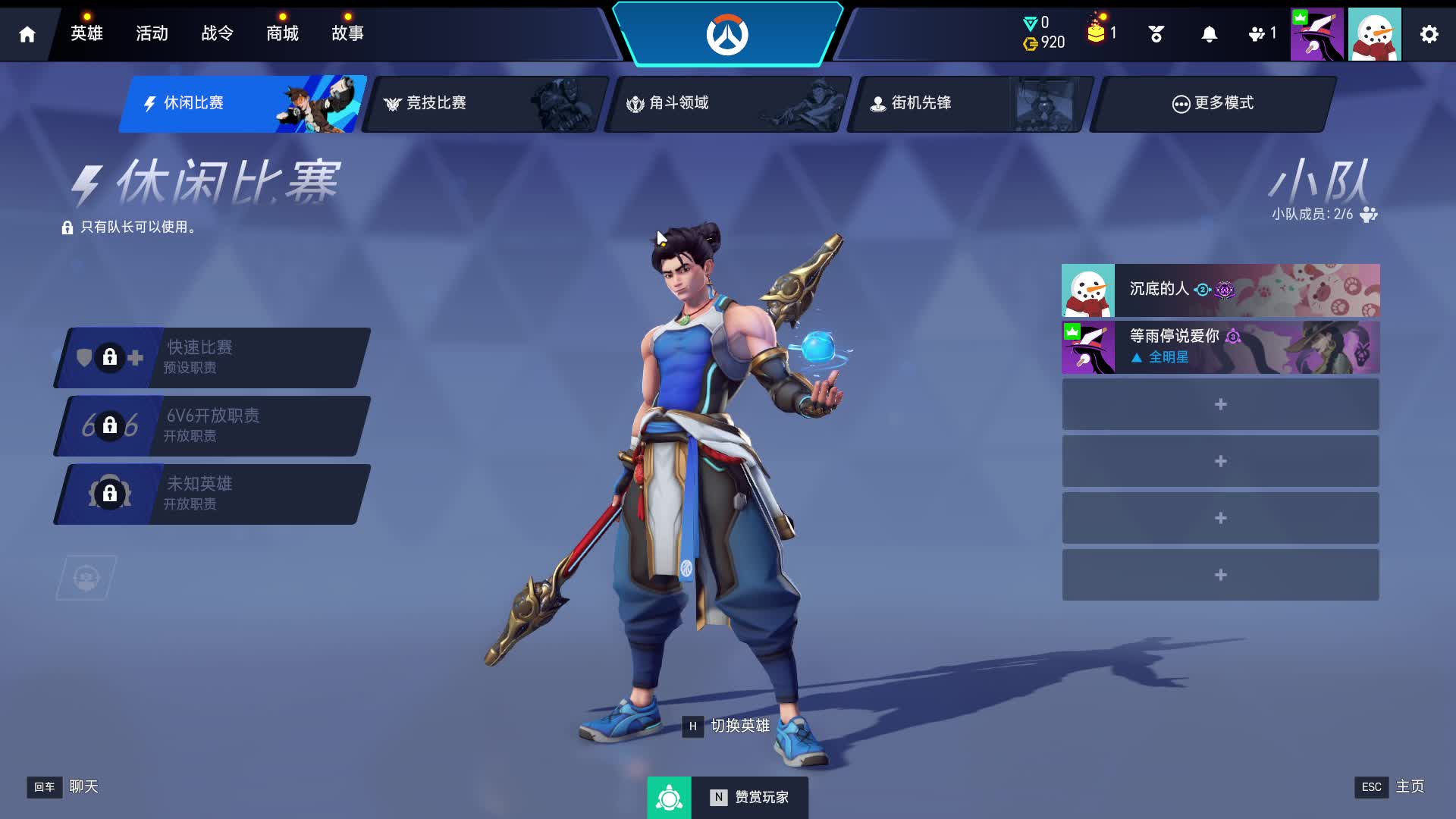Image resolution: width=1456 pixels, height=819 pixels.
Task: Switch to the 竞技比赛 competitive tab
Action: pyautogui.click(x=484, y=104)
